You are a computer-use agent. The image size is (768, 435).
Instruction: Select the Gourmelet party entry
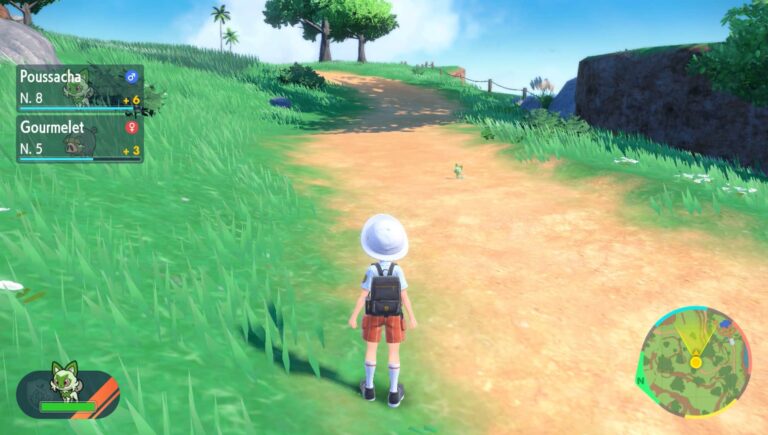coord(79,138)
